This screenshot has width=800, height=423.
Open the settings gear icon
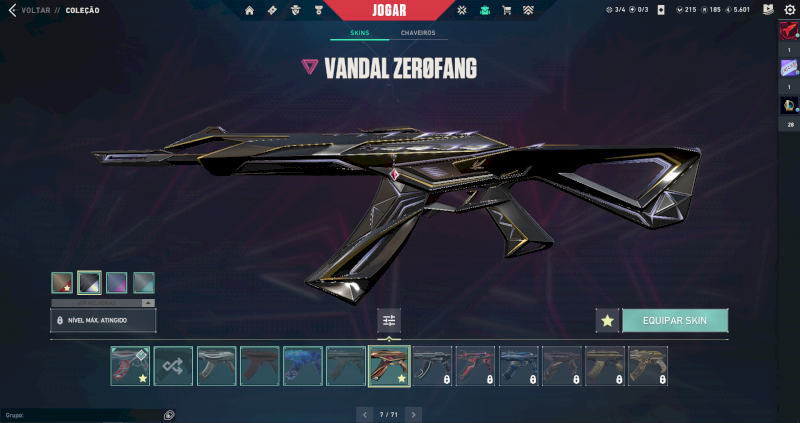[x=789, y=10]
